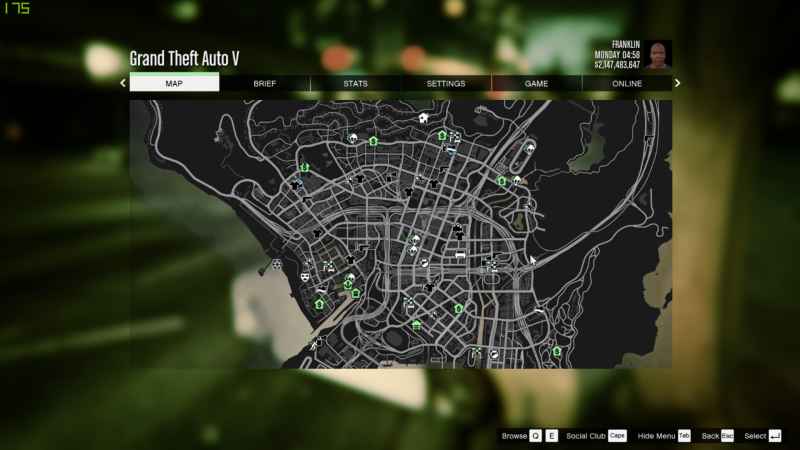The image size is (800, 450).
Task: Click the left arrow beside the tabs
Action: click(x=123, y=84)
